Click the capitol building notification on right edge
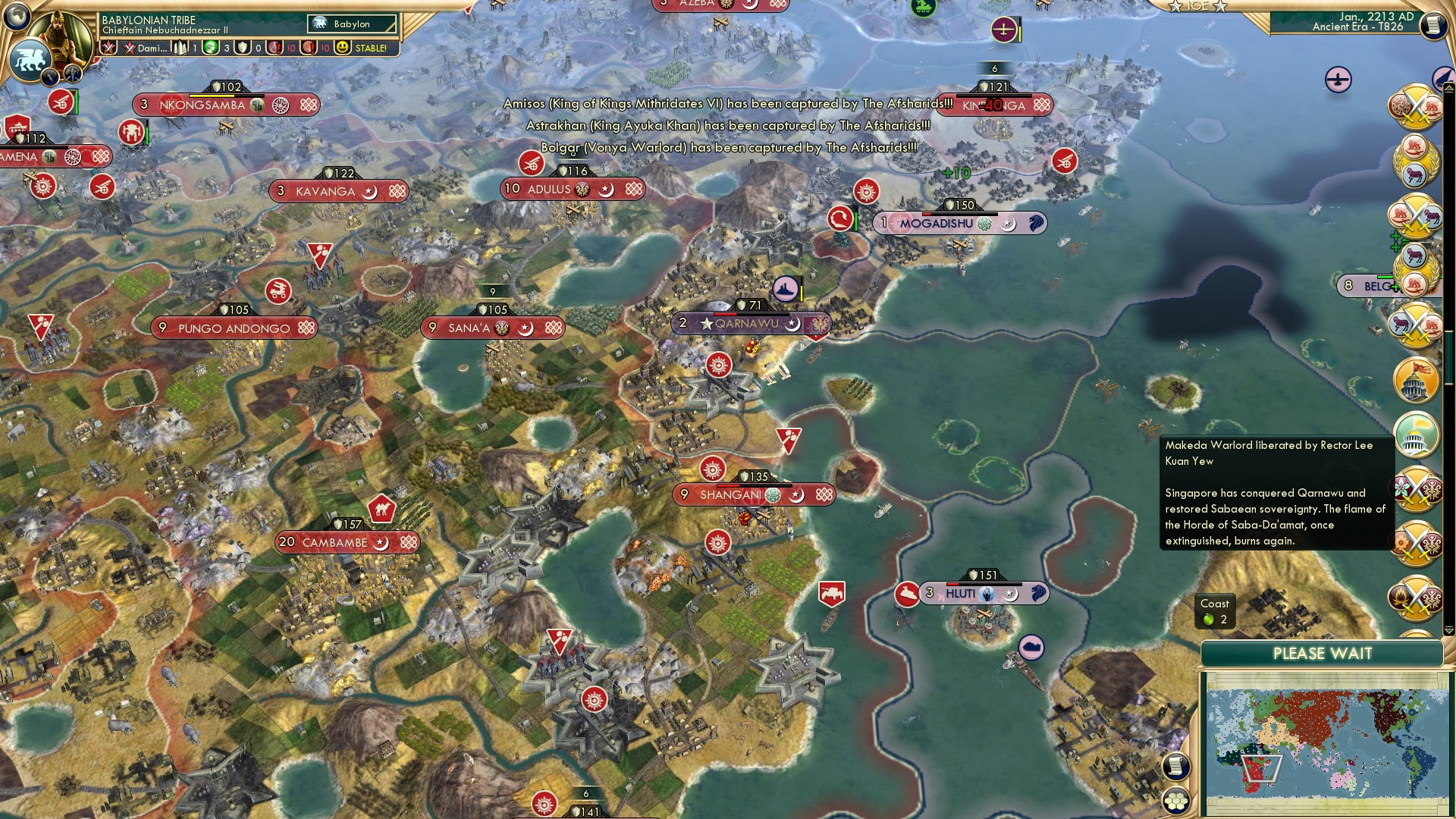The width and height of the screenshot is (1456, 819). [1415, 378]
